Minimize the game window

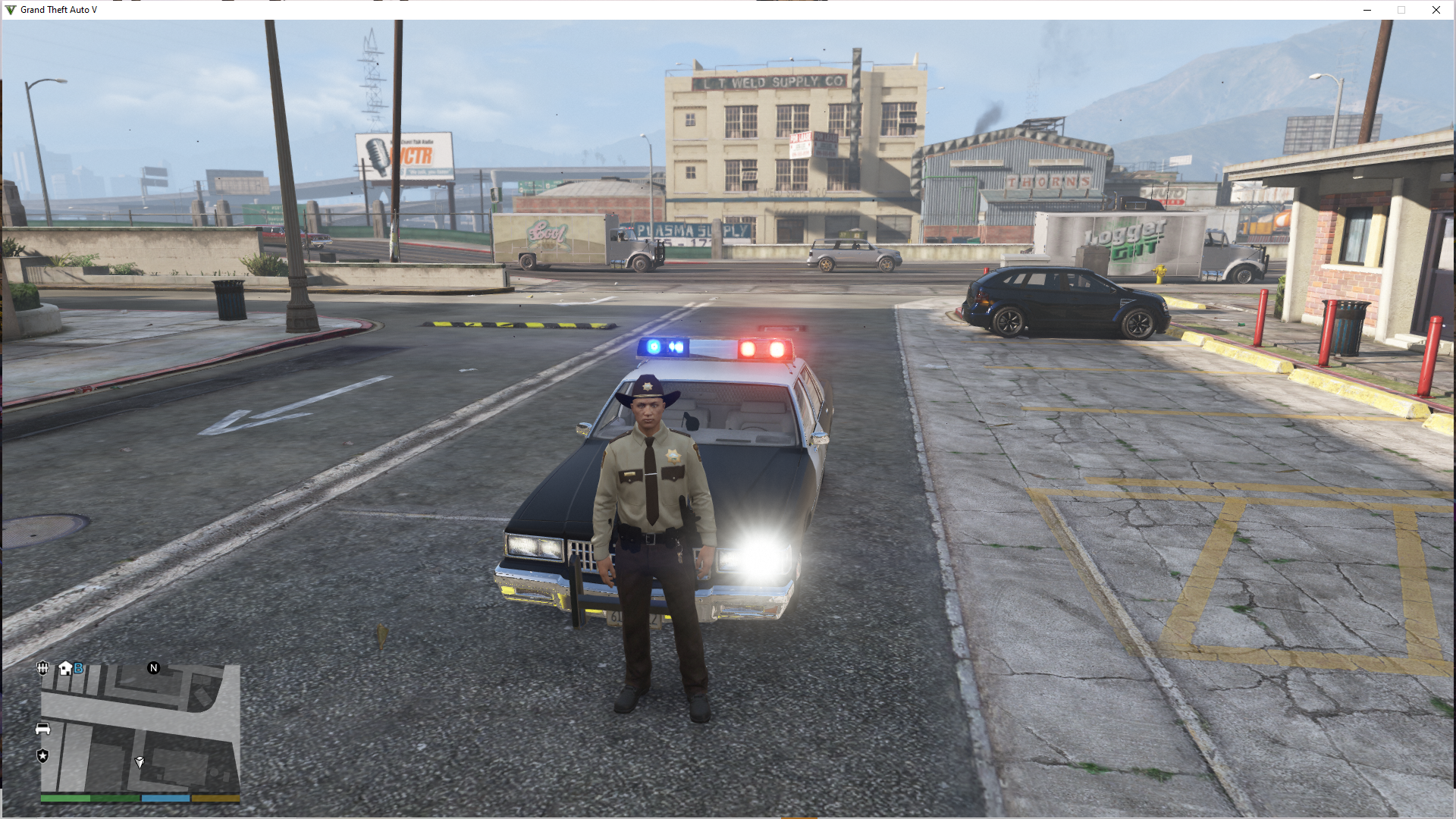(1367, 10)
